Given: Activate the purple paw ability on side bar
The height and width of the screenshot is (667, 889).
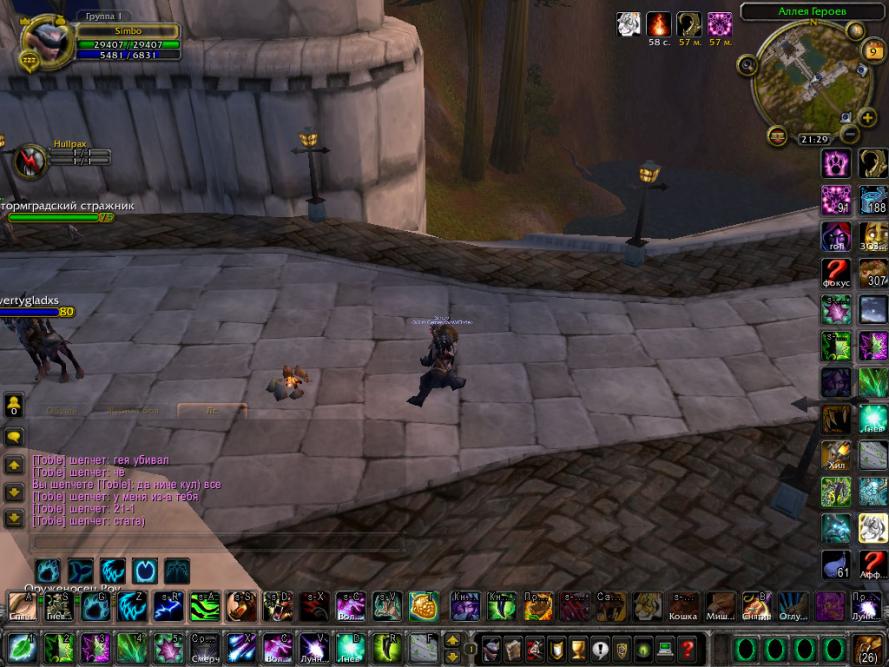Looking at the screenshot, I should (836, 162).
